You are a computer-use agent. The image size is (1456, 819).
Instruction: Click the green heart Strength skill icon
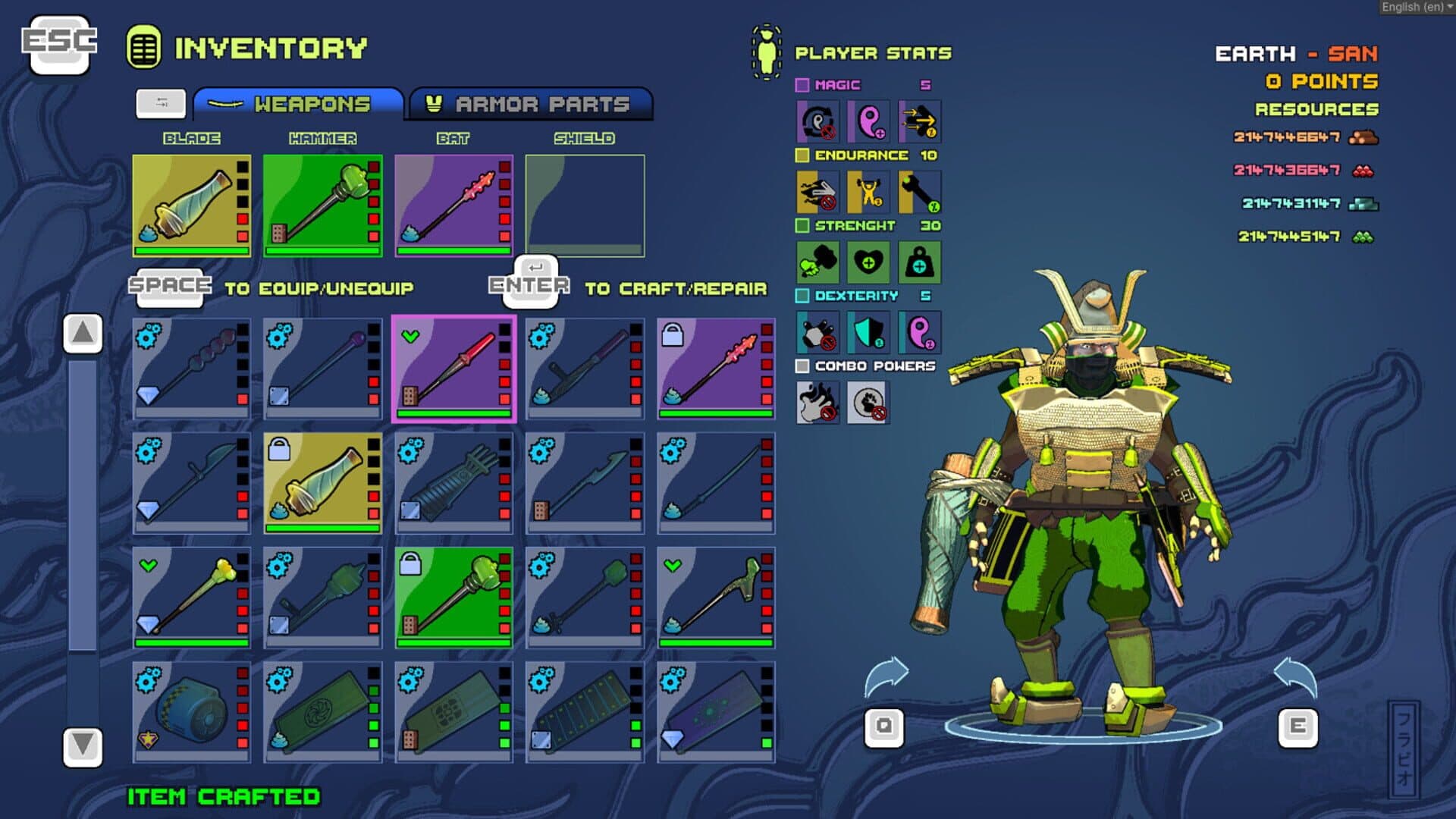[x=868, y=262]
